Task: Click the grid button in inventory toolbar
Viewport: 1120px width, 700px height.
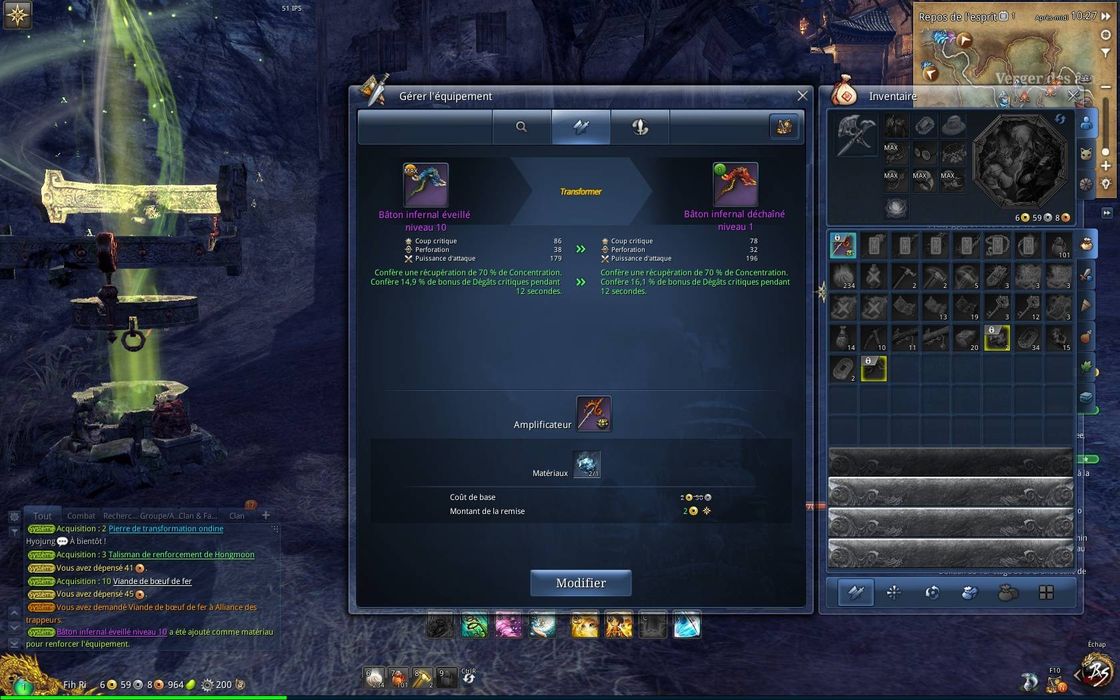Action: point(1046,592)
